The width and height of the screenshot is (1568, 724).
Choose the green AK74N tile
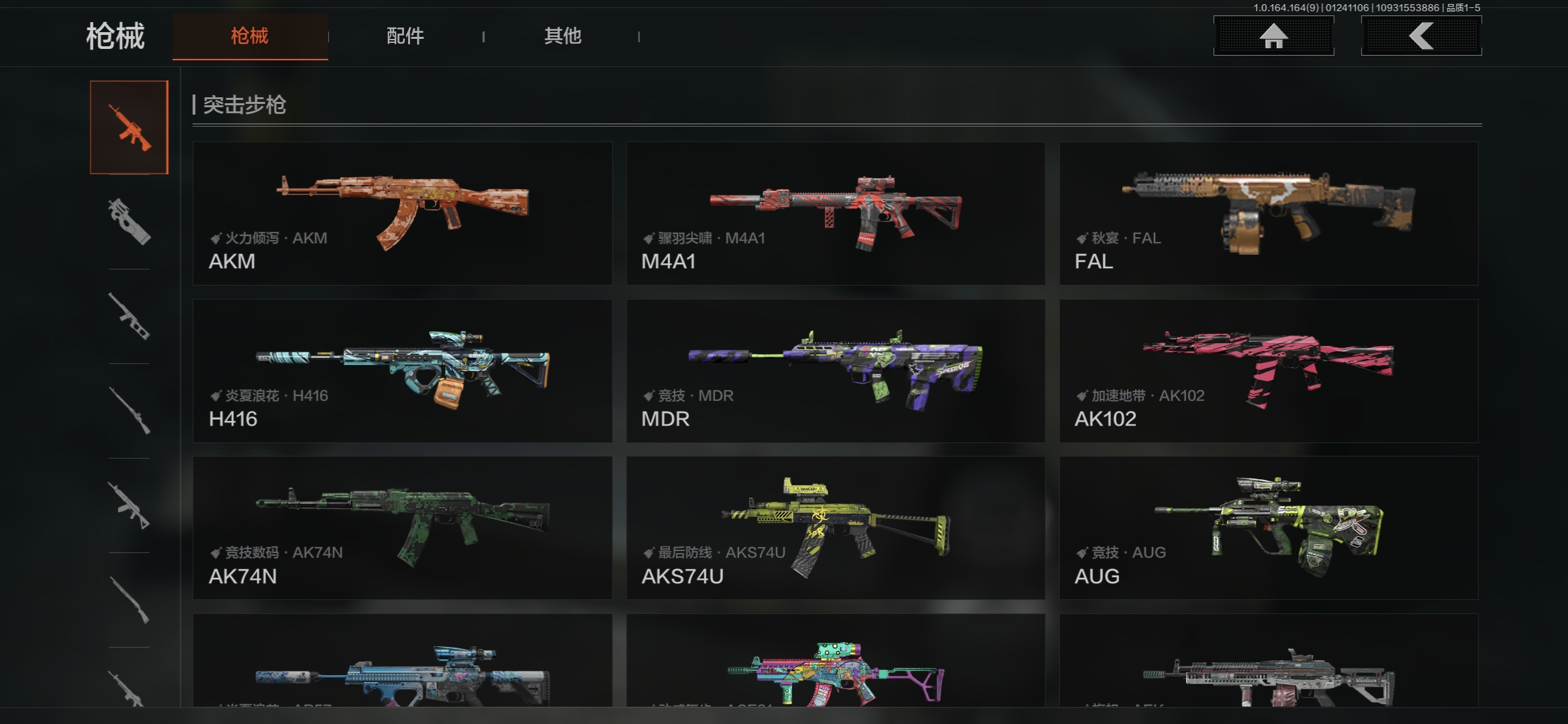point(402,528)
